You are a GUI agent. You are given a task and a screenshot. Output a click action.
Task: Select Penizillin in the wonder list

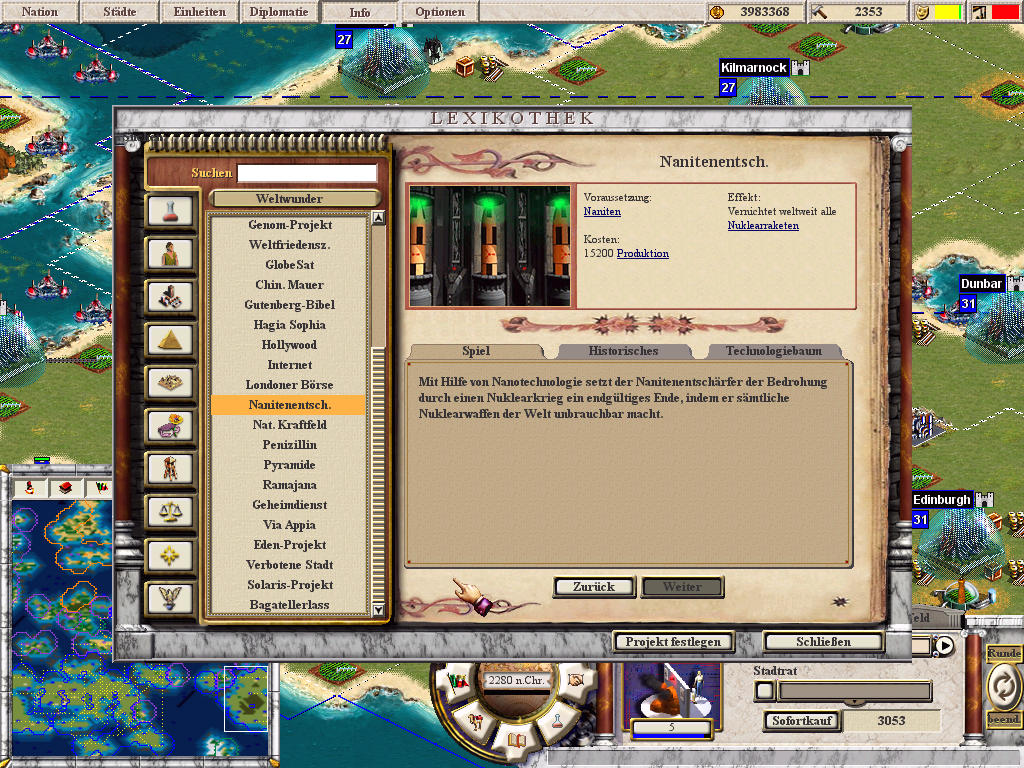pyautogui.click(x=289, y=445)
